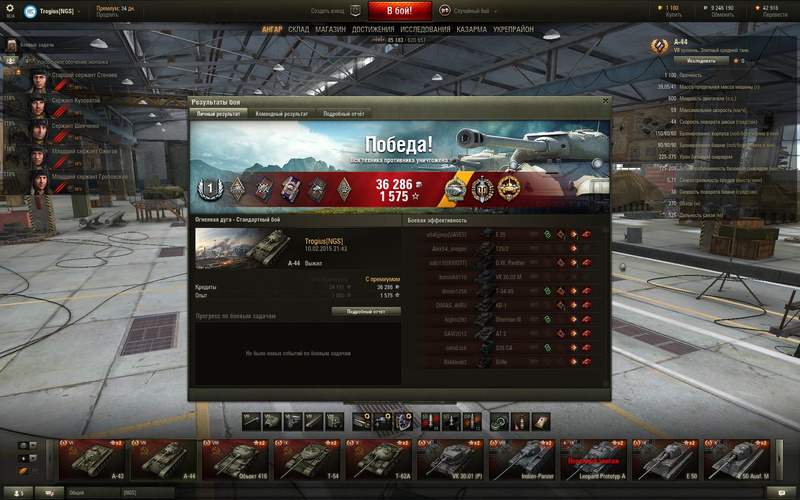Image resolution: width=800 pixels, height=500 pixels.
Task: Close the battle results window
Action: point(605,102)
